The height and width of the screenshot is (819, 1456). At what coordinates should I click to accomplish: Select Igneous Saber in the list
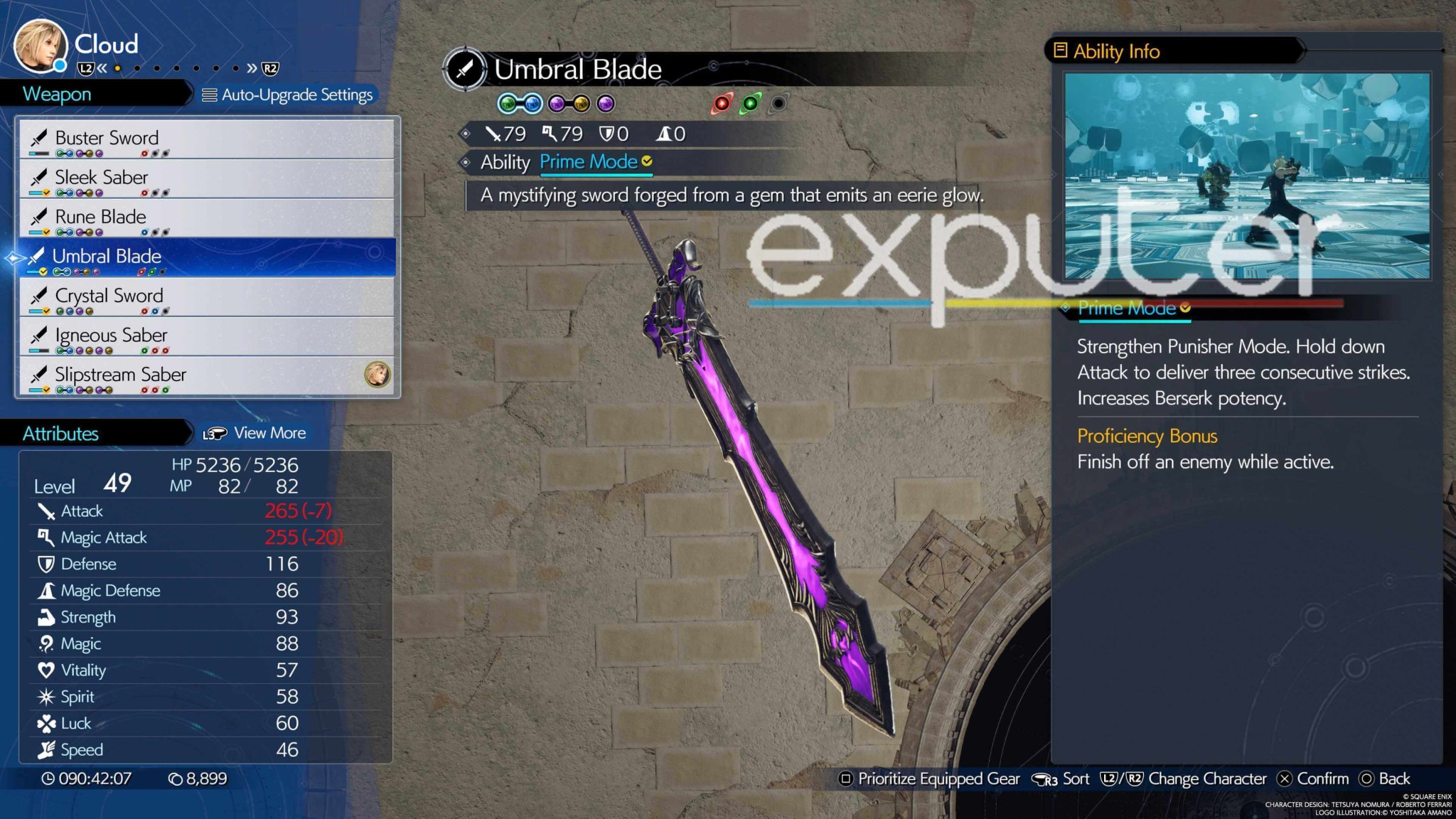coord(206,336)
